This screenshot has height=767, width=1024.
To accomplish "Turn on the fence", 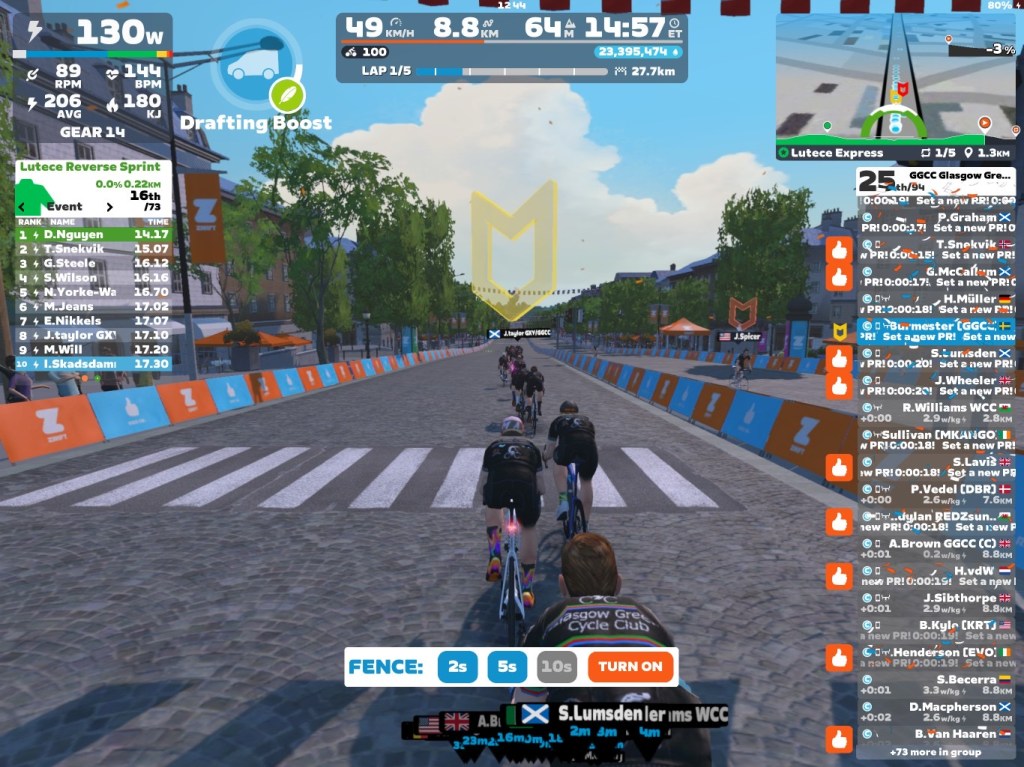I will [630, 667].
